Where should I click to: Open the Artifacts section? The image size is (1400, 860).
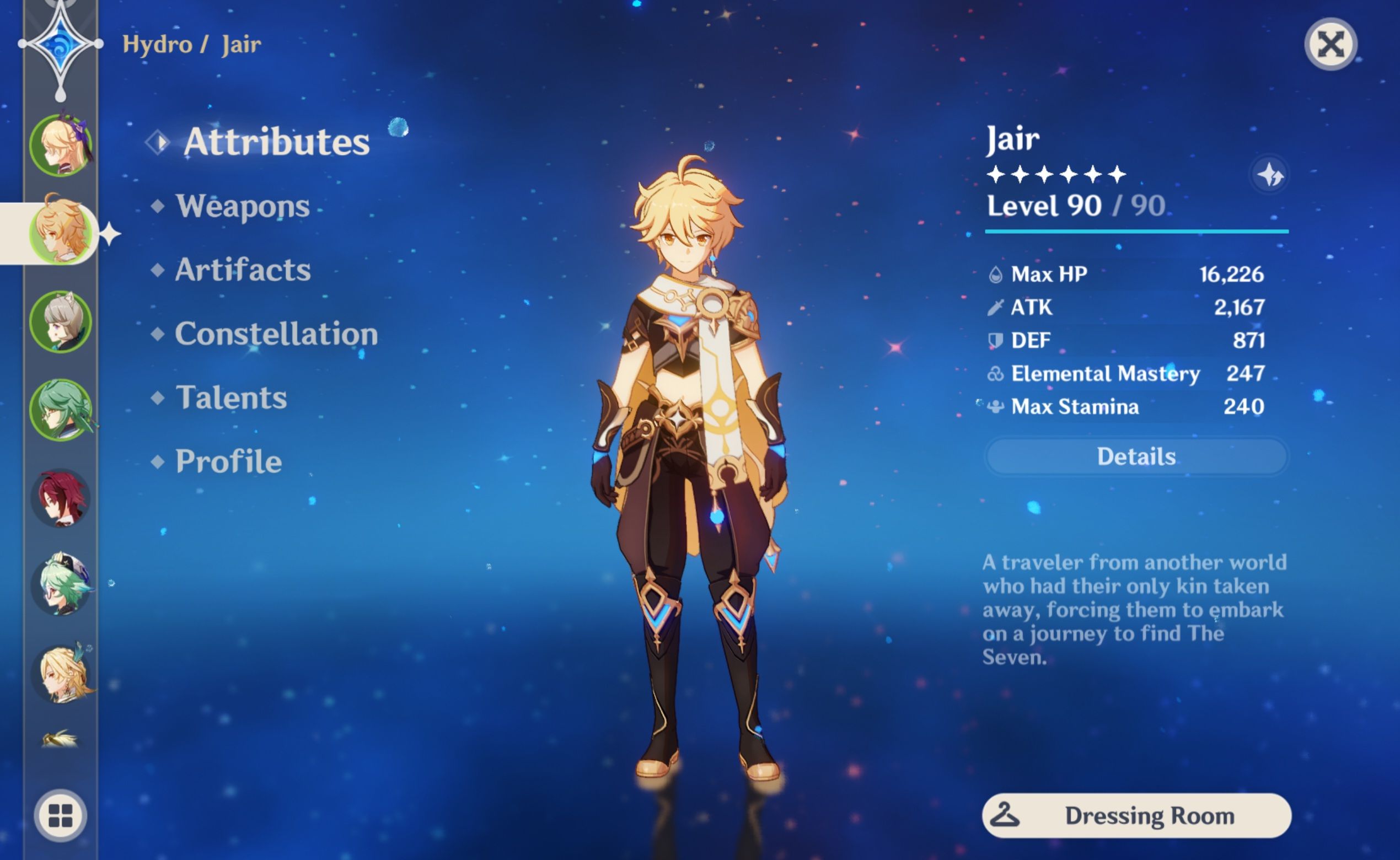point(243,271)
